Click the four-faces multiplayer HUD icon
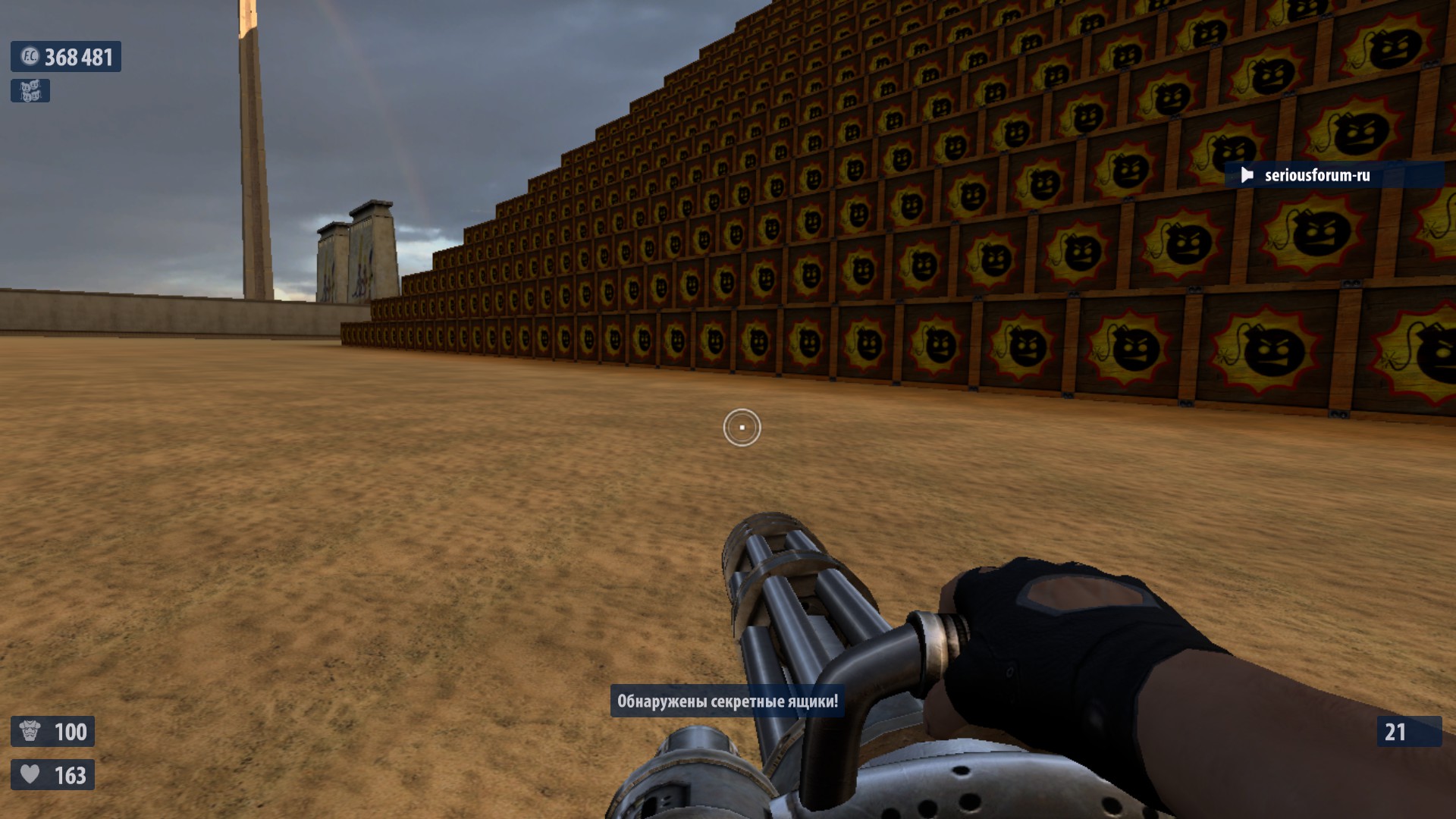1456x819 pixels. [x=30, y=91]
